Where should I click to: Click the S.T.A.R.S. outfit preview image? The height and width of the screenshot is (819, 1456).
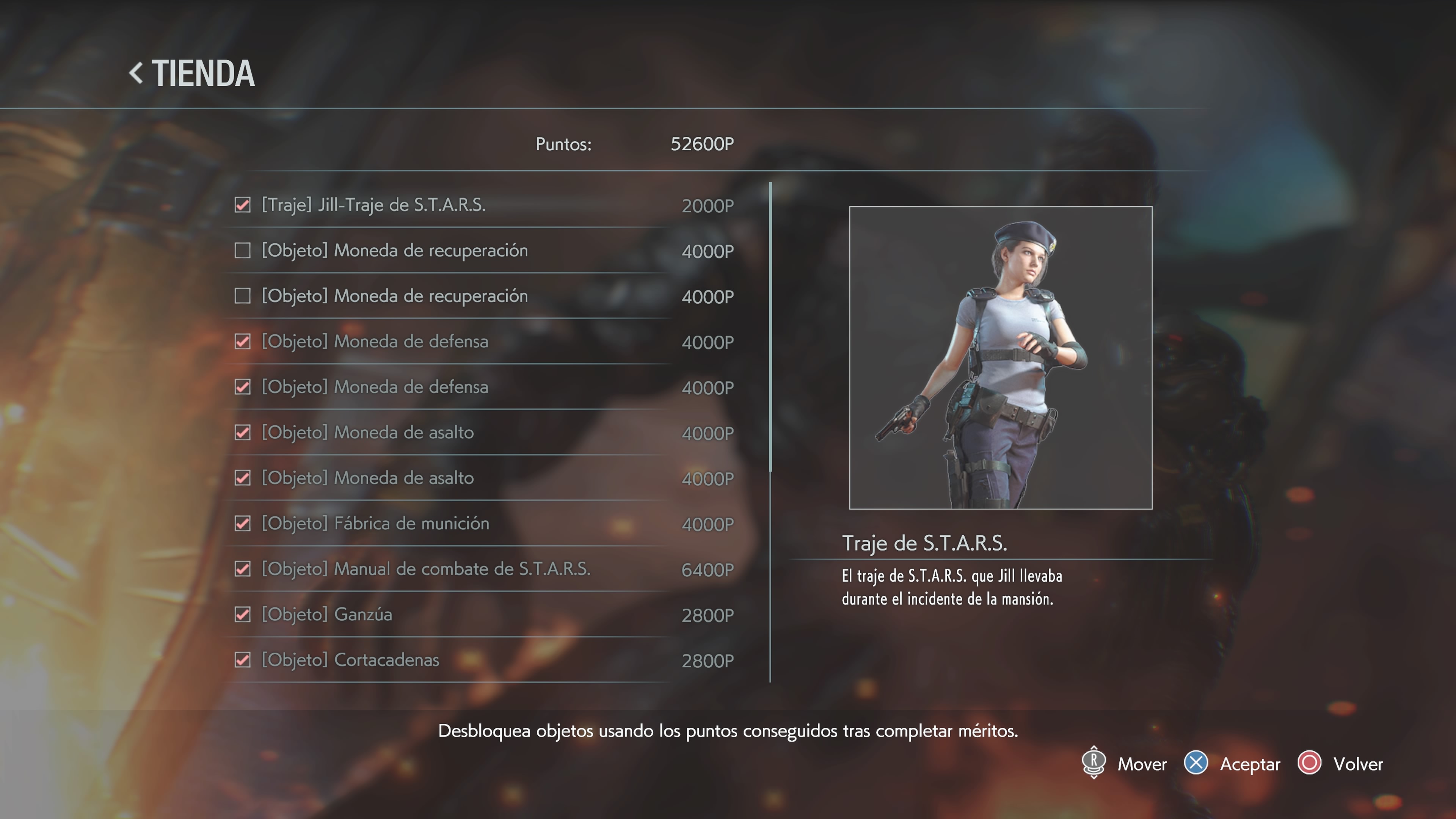1001,358
